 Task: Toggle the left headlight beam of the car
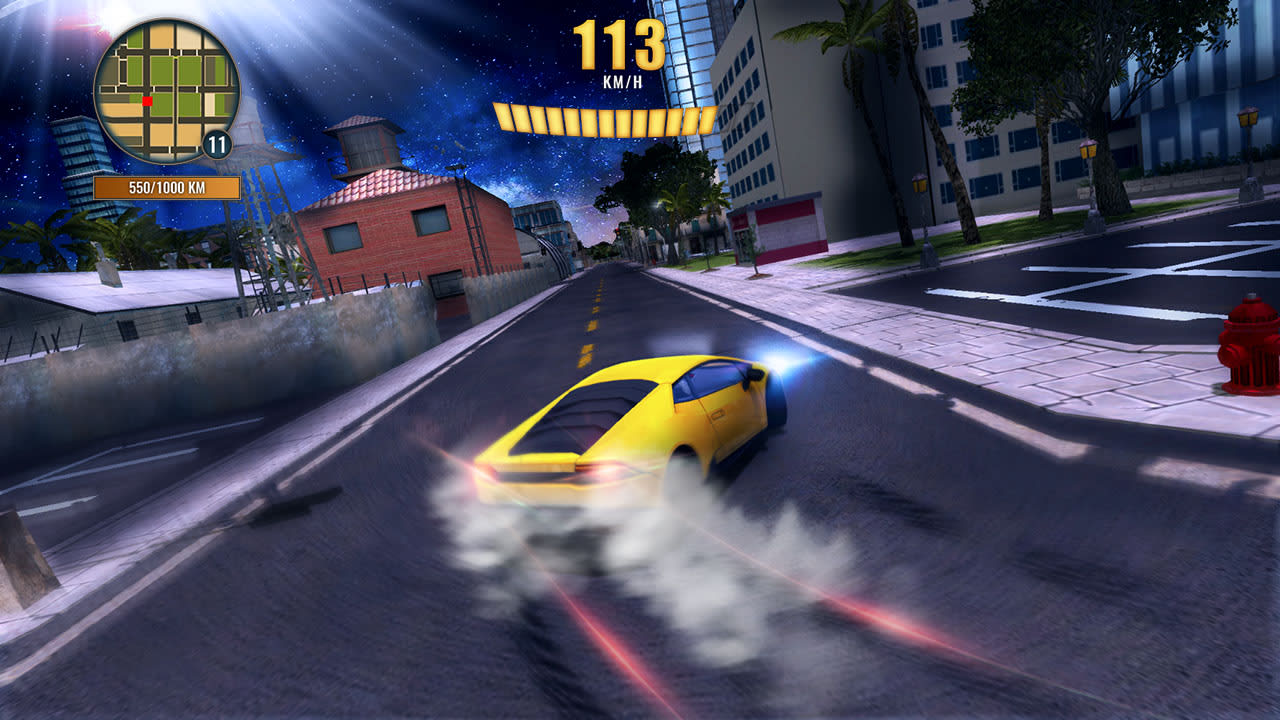point(778,367)
